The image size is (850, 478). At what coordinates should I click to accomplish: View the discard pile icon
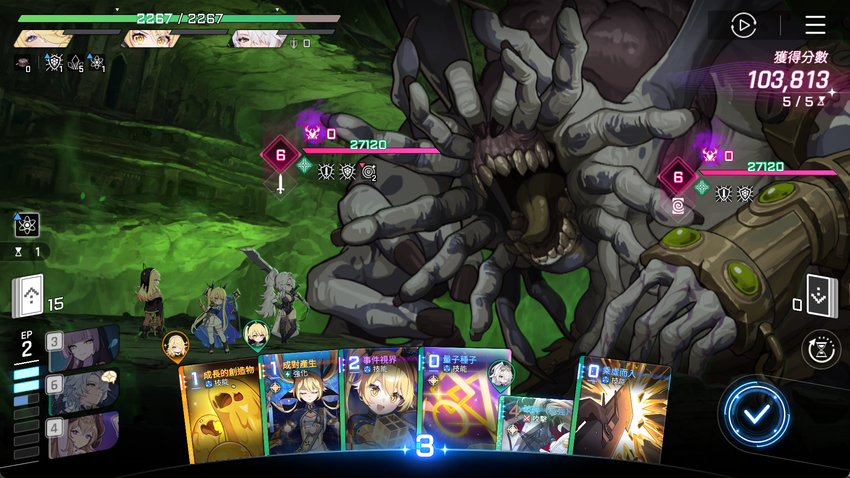[819, 294]
